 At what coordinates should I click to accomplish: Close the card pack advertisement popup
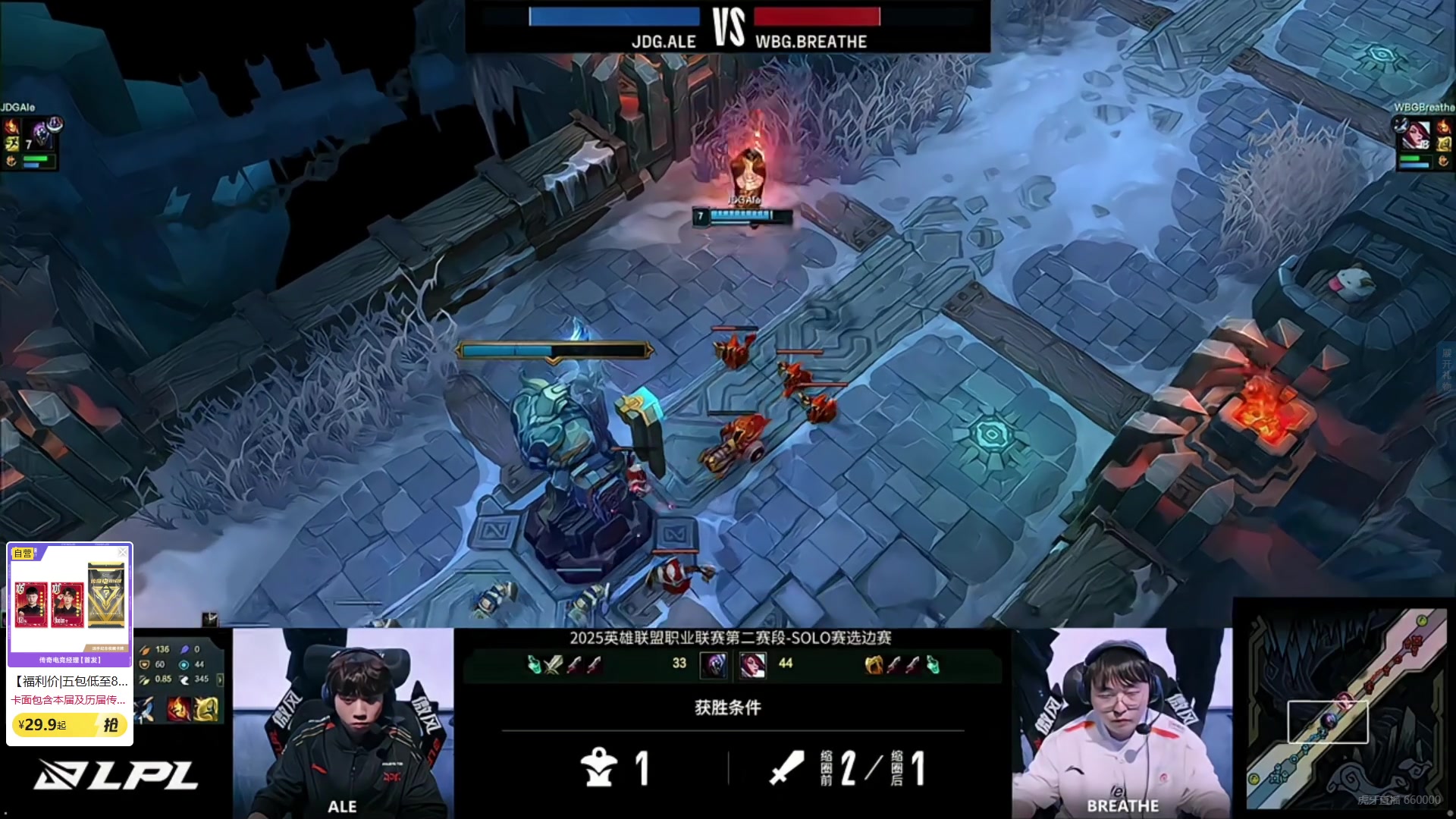pos(123,552)
